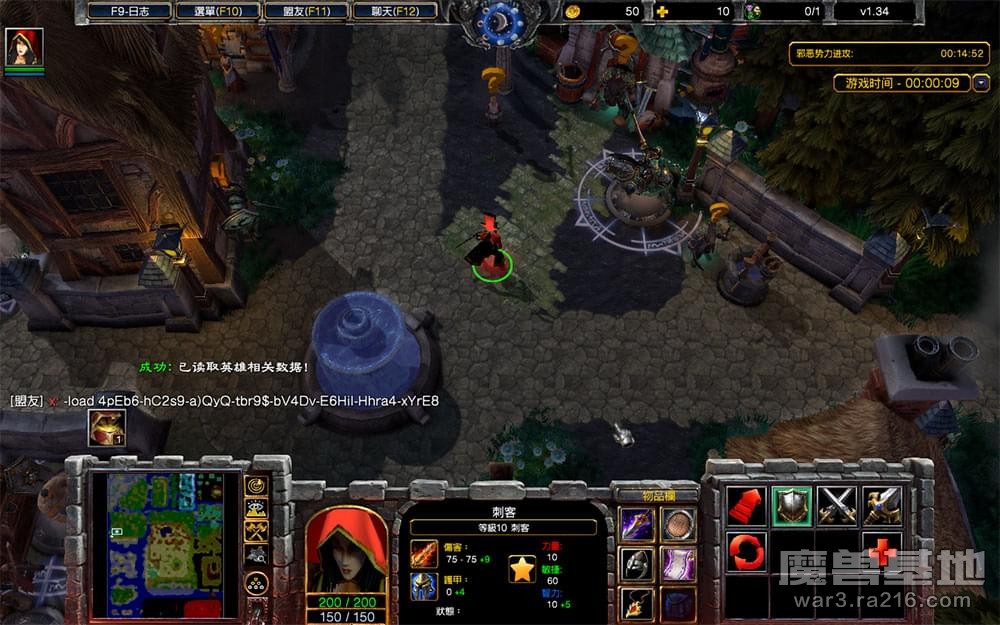Open the chat log (聊天 F12)
1000x625 pixels.
click(x=393, y=12)
